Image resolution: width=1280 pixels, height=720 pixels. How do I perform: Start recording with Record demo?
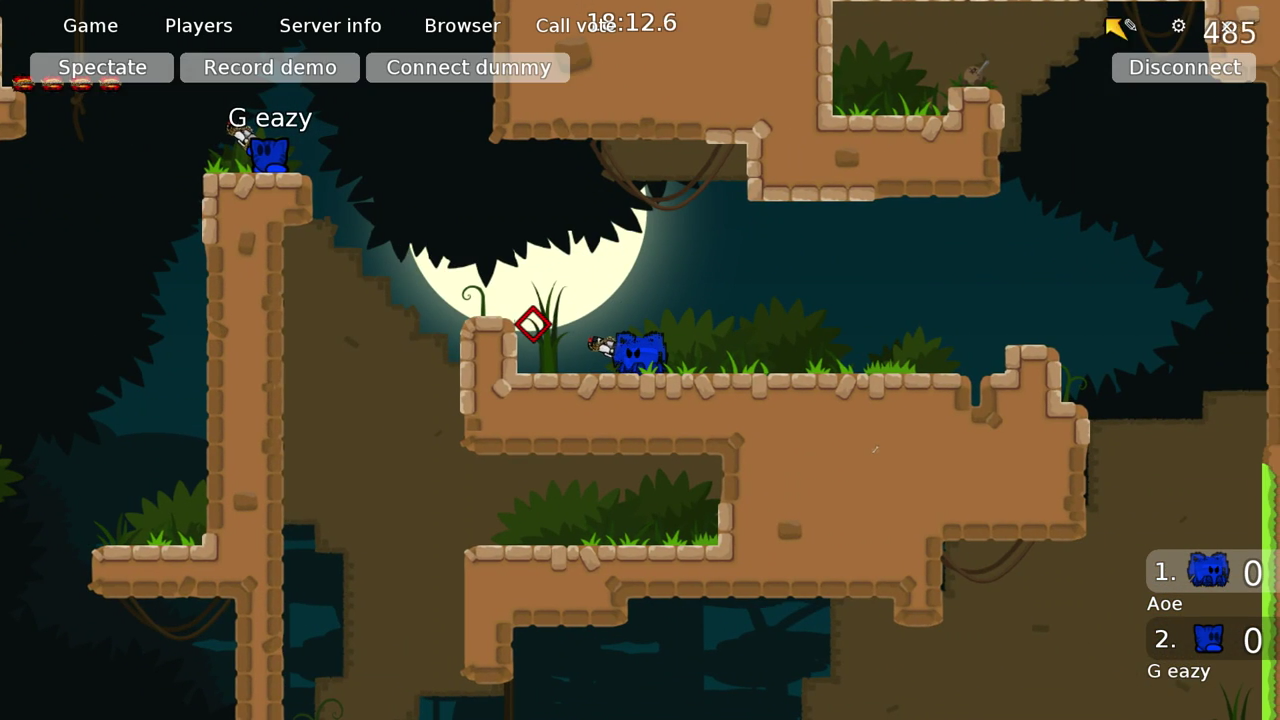(x=270, y=67)
